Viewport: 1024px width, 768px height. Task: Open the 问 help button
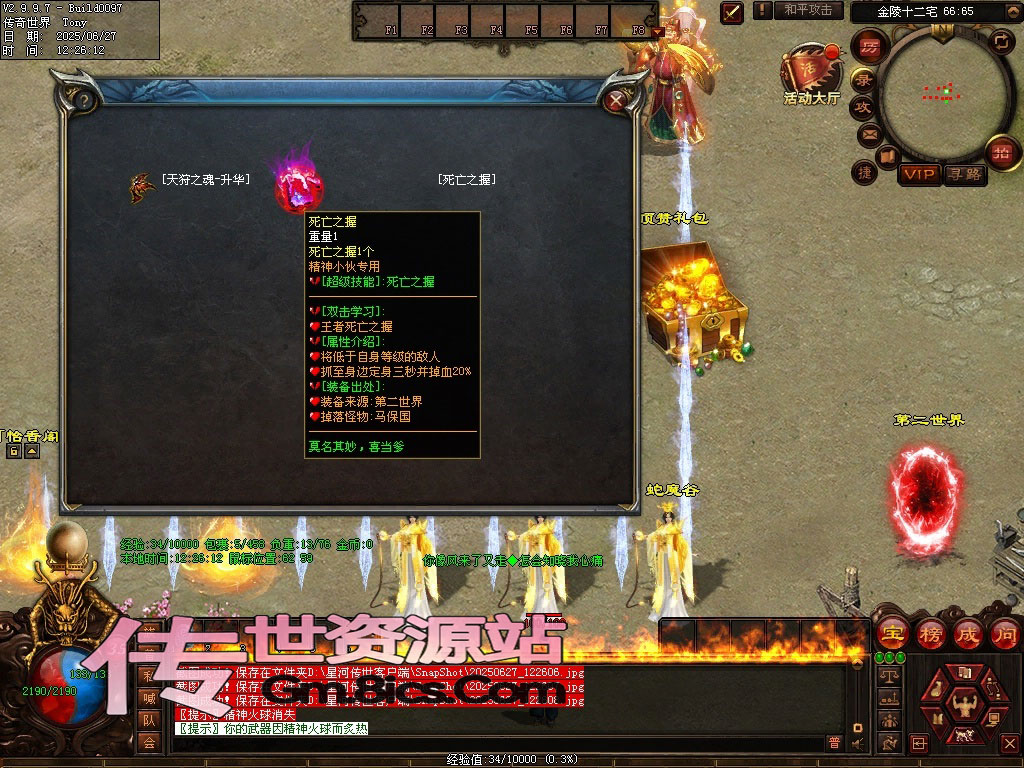tap(1003, 633)
